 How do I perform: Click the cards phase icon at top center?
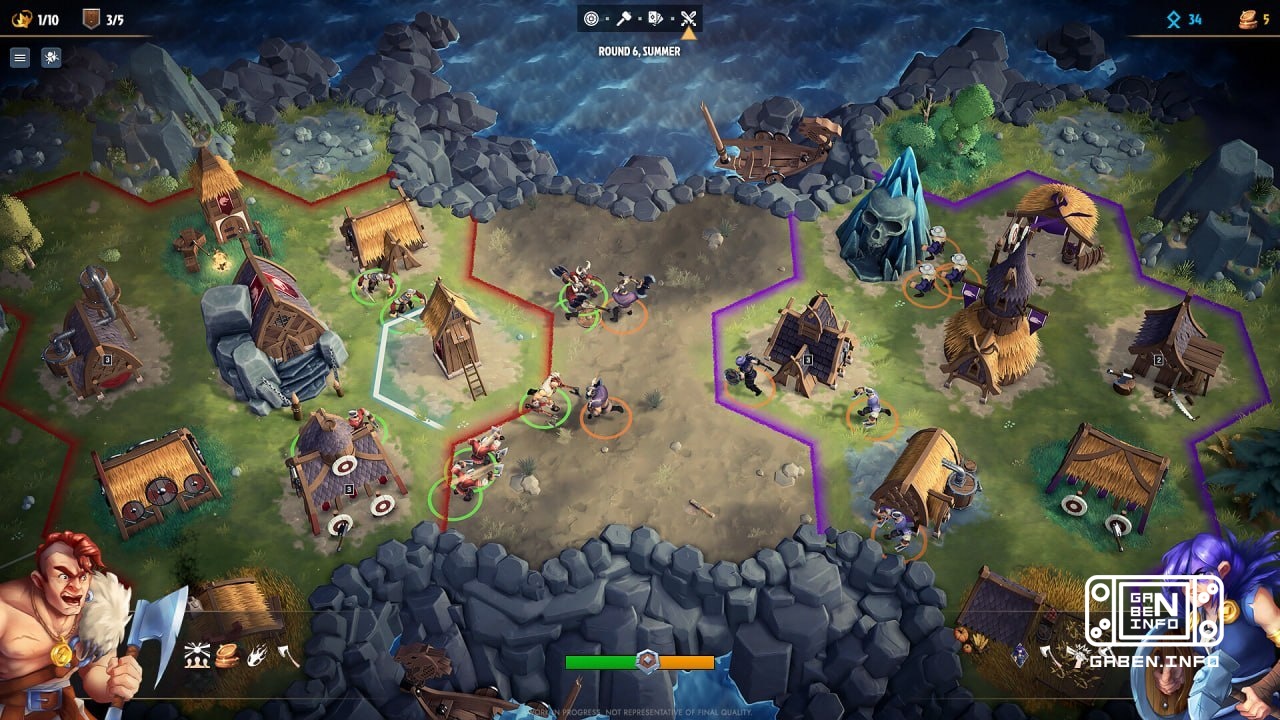coord(654,18)
